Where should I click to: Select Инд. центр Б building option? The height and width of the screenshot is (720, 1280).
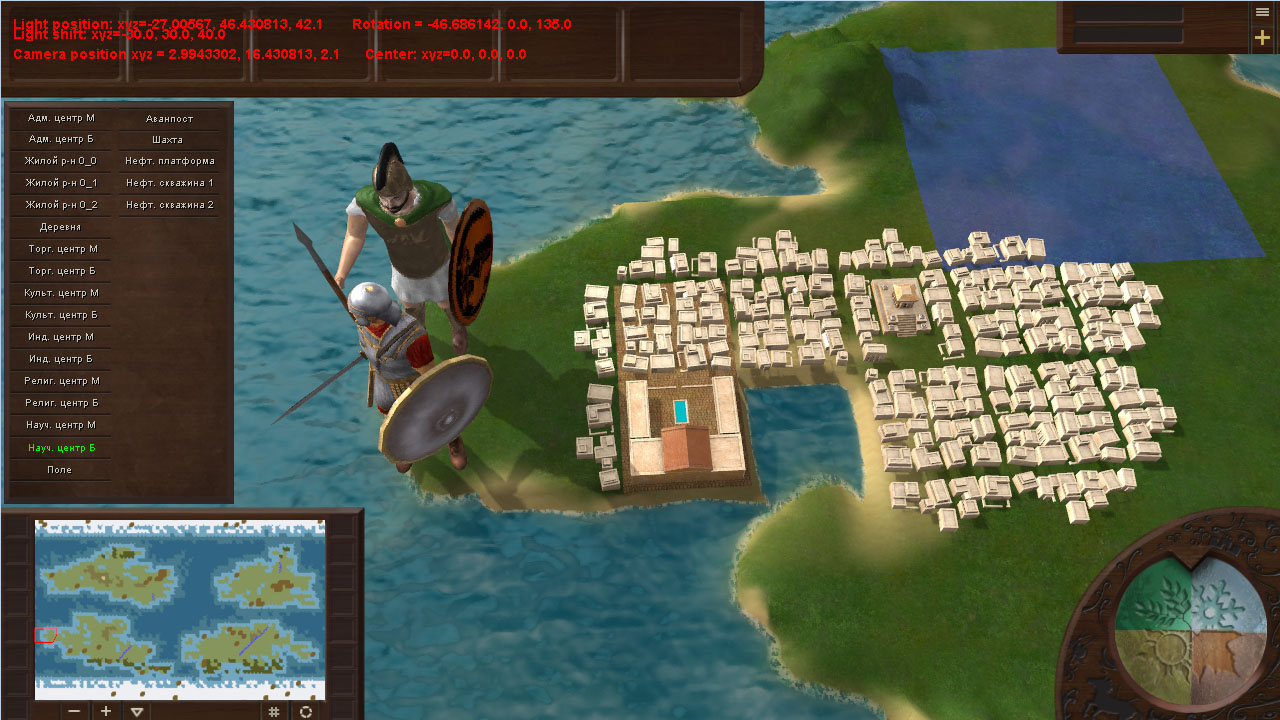pos(62,359)
